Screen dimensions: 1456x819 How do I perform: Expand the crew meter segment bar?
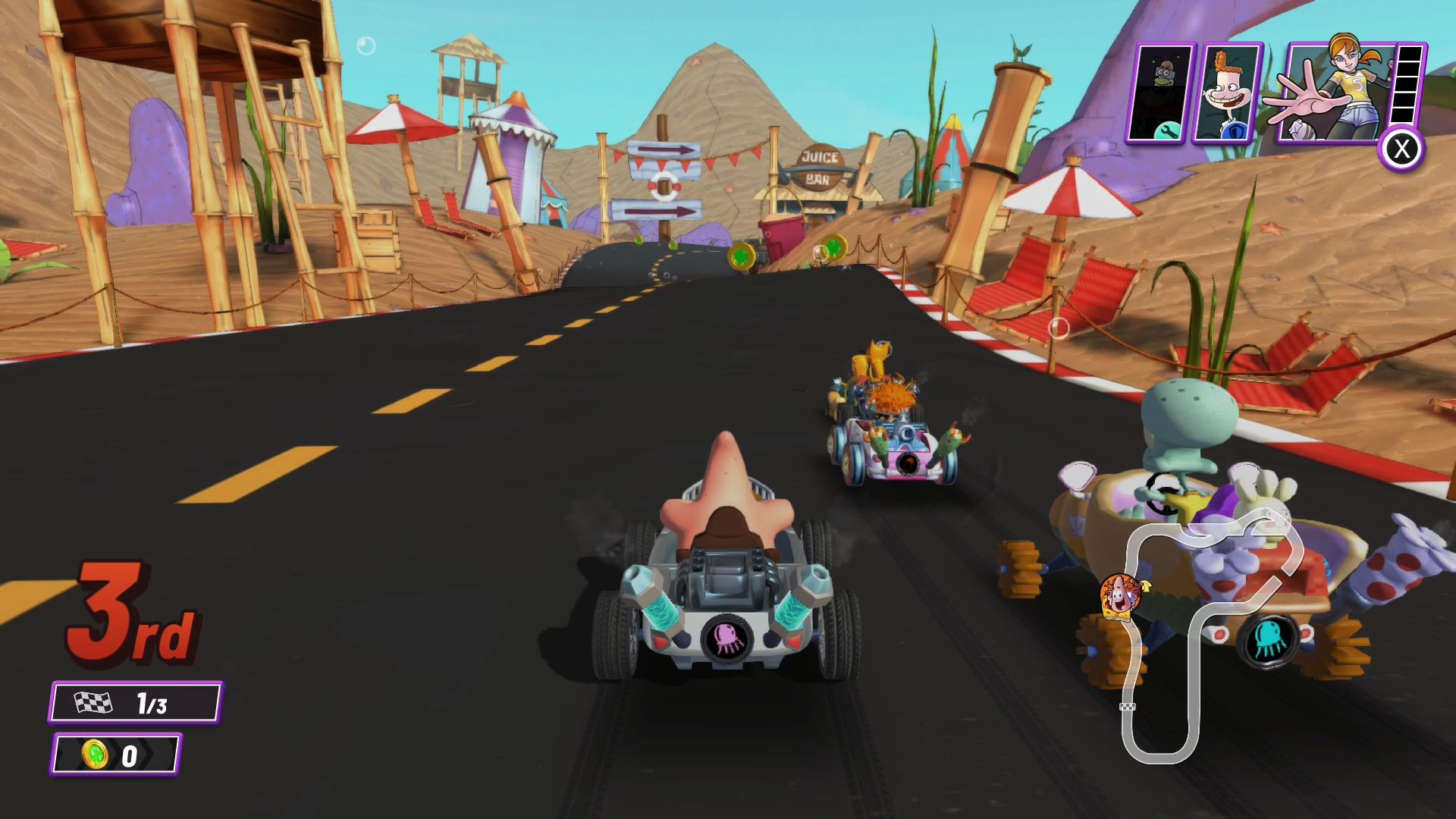point(1407,83)
